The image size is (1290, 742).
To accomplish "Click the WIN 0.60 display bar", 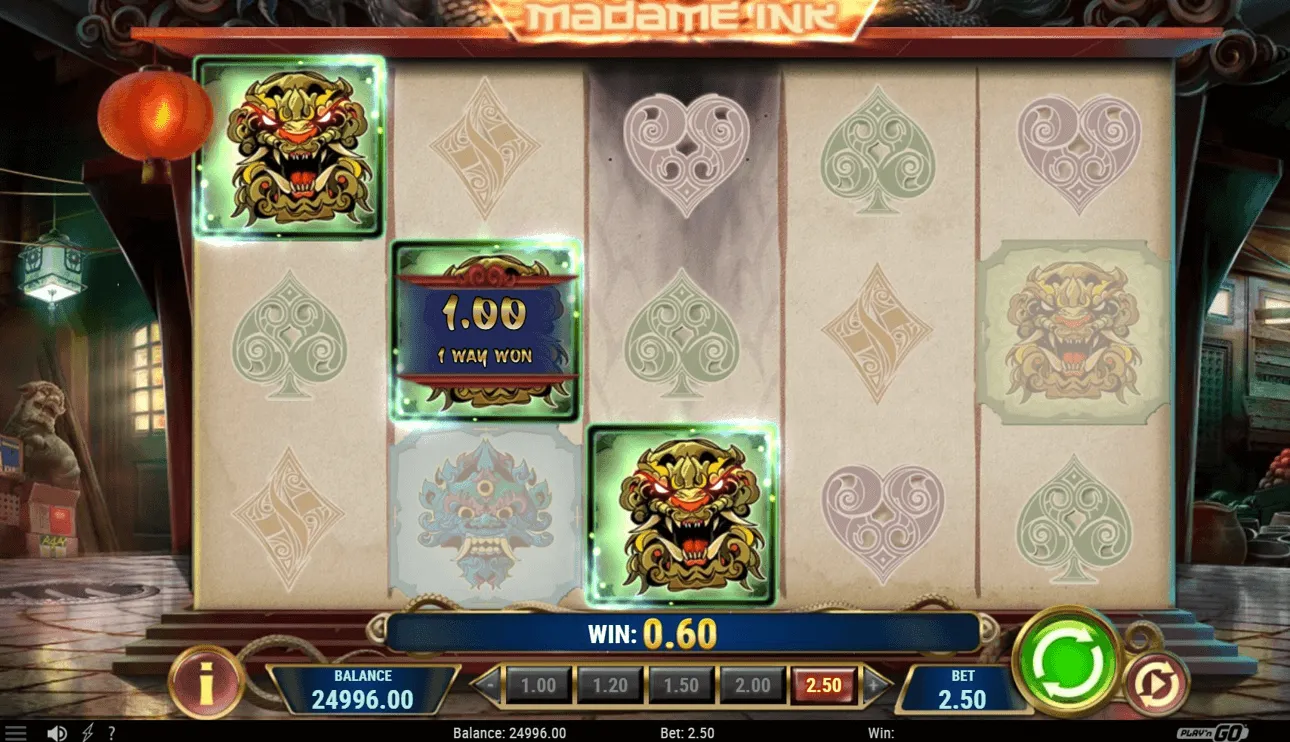I will [x=647, y=632].
